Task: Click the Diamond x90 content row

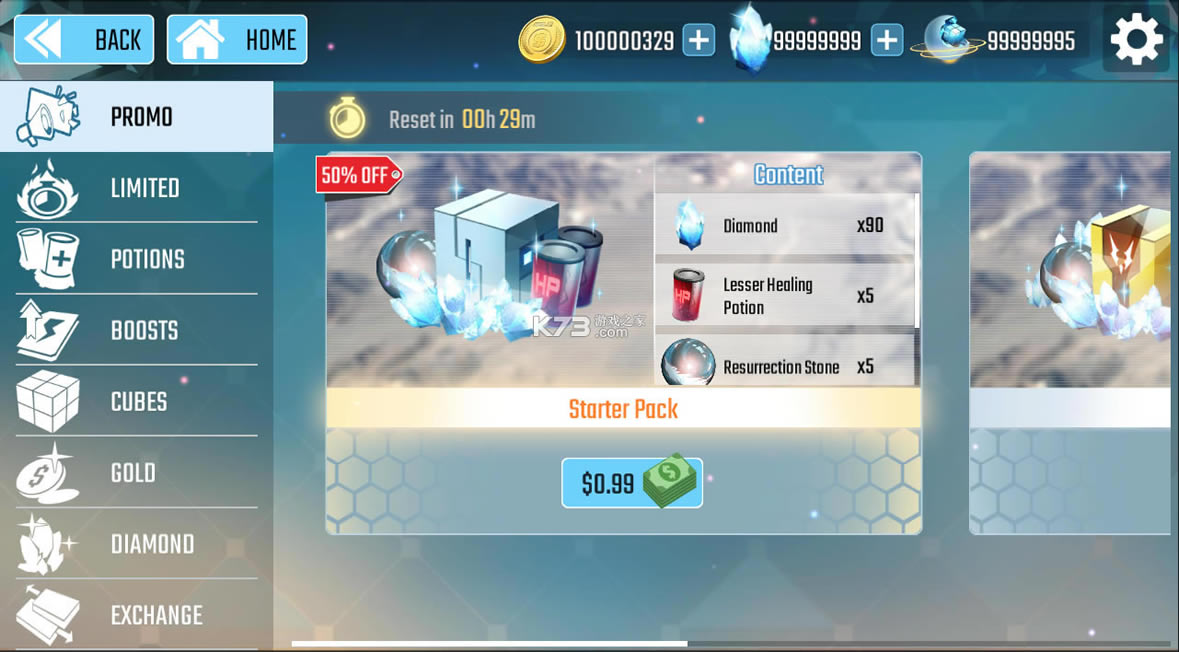Action: pos(784,225)
